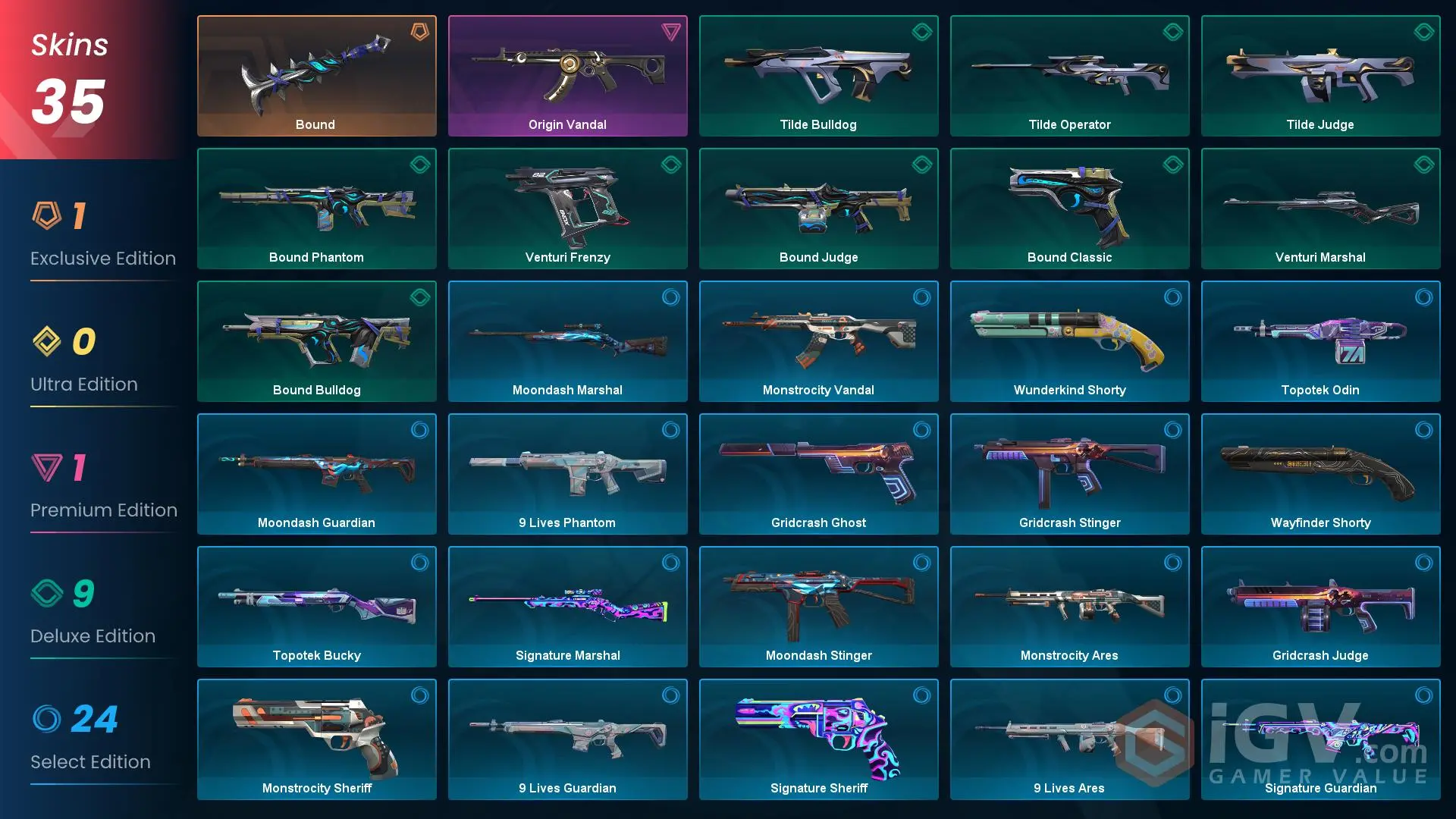Click the Venturi Marshal card title
1456x819 pixels.
(1320, 257)
